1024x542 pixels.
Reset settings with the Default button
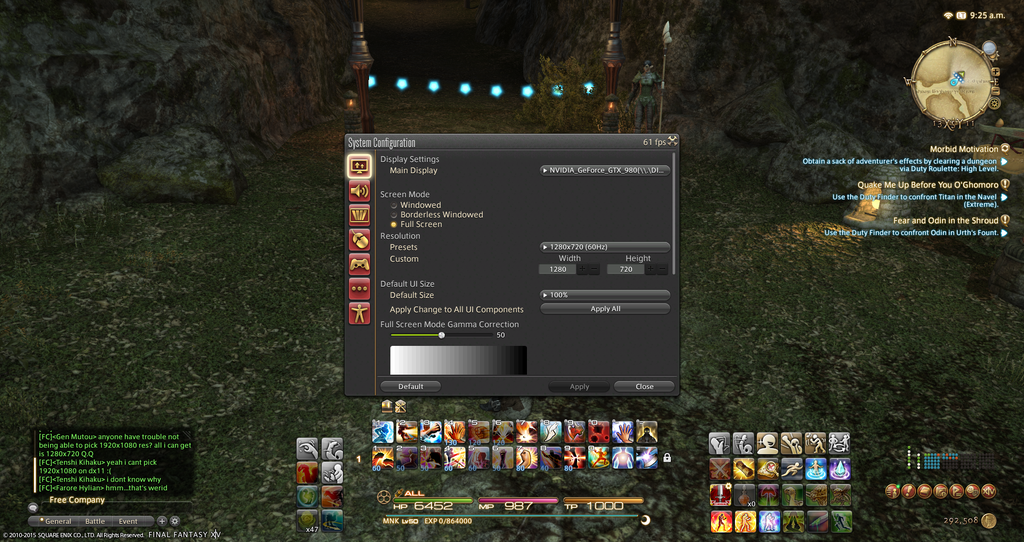(x=411, y=386)
